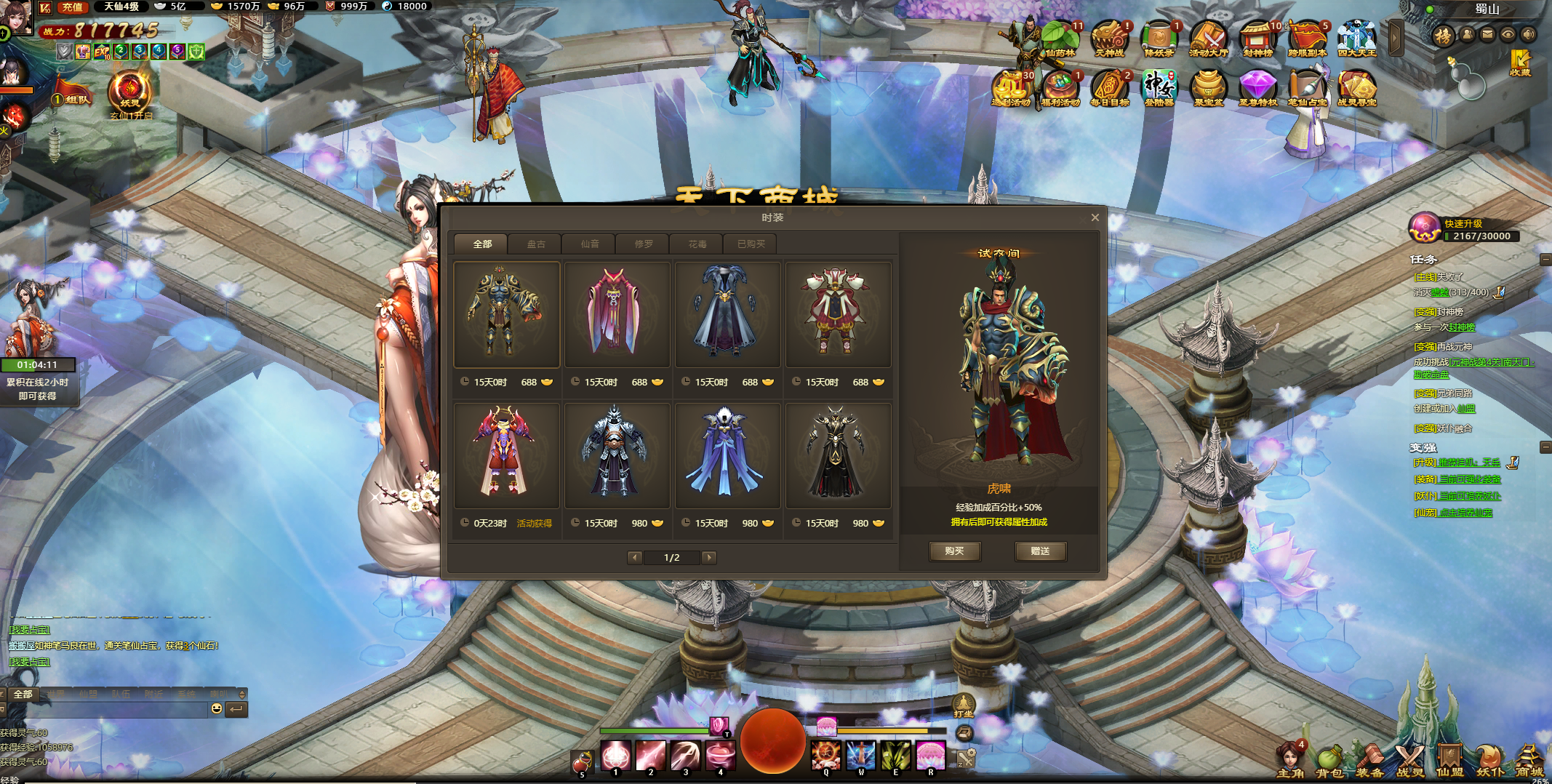Image resolution: width=1552 pixels, height=784 pixels.
Task: Close the 时装 costume shop window
Action: pyautogui.click(x=1095, y=217)
